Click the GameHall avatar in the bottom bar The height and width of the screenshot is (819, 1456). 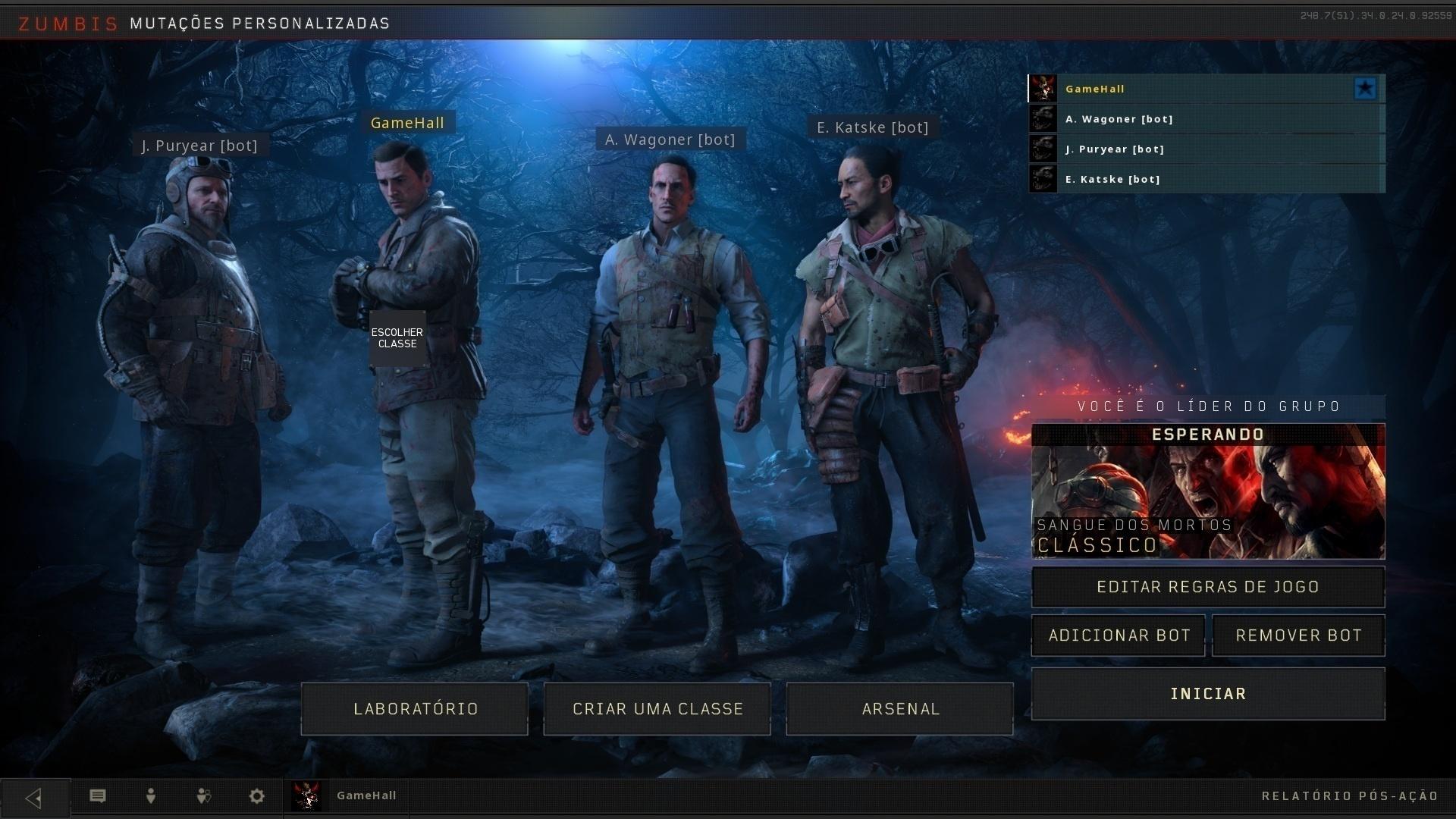pos(307,795)
